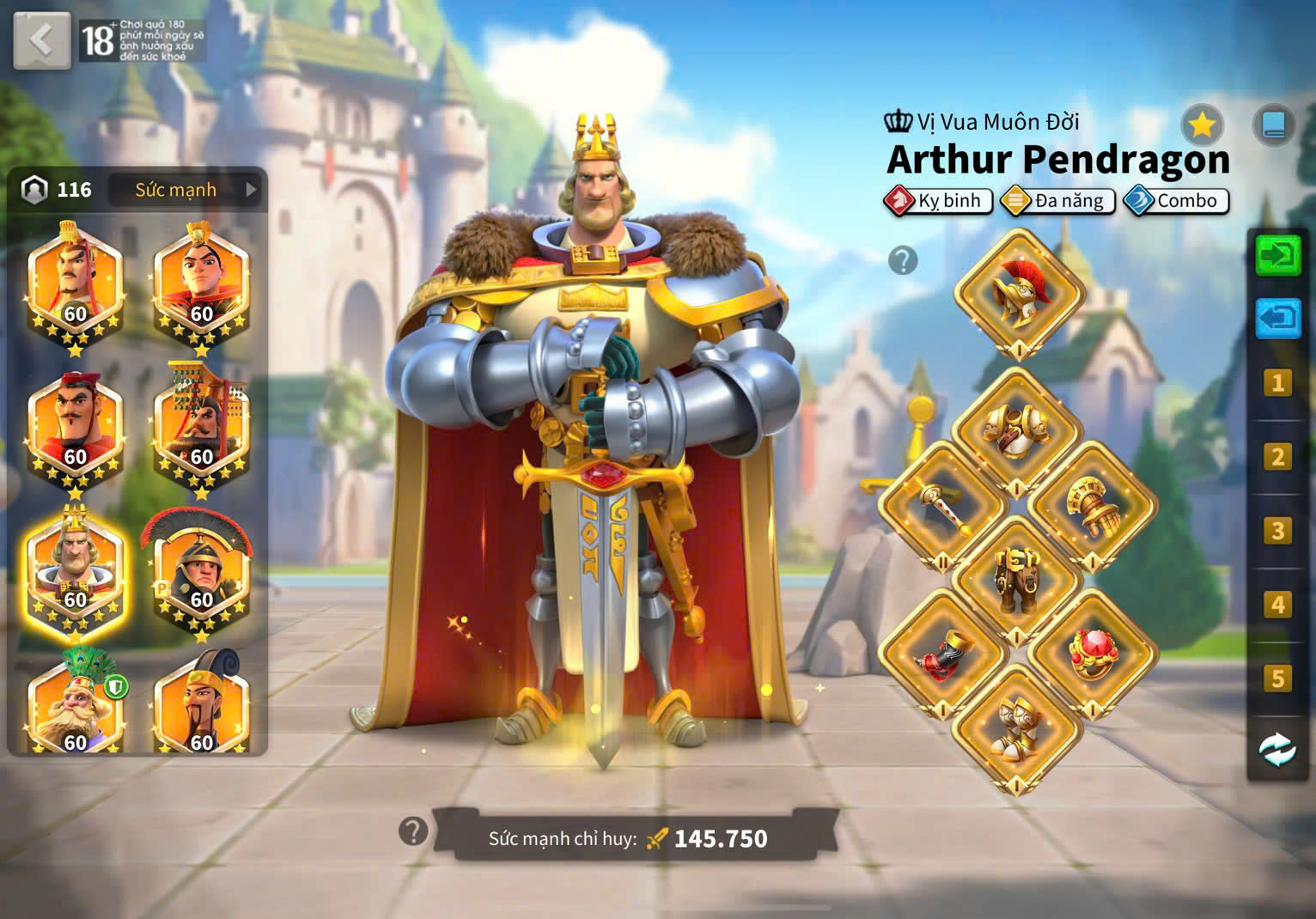Click the green import arrow button

[x=1277, y=255]
